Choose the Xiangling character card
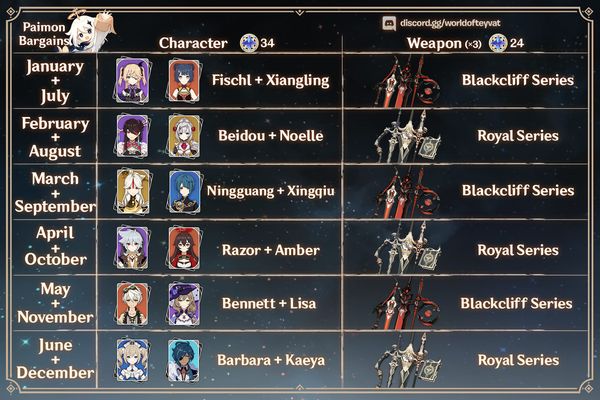This screenshot has width=600, height=400. (184, 77)
